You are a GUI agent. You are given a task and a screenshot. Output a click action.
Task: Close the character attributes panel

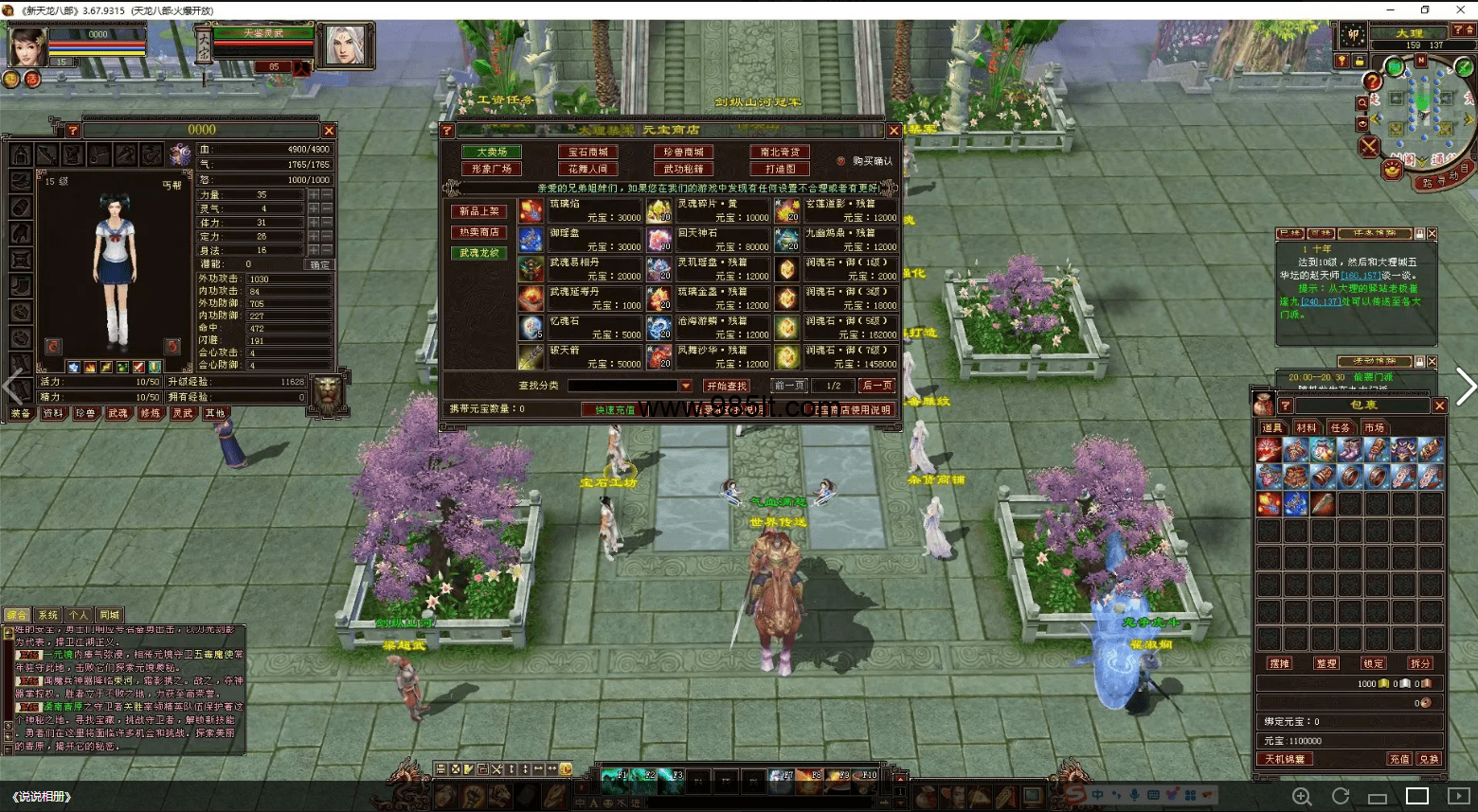[x=329, y=131]
